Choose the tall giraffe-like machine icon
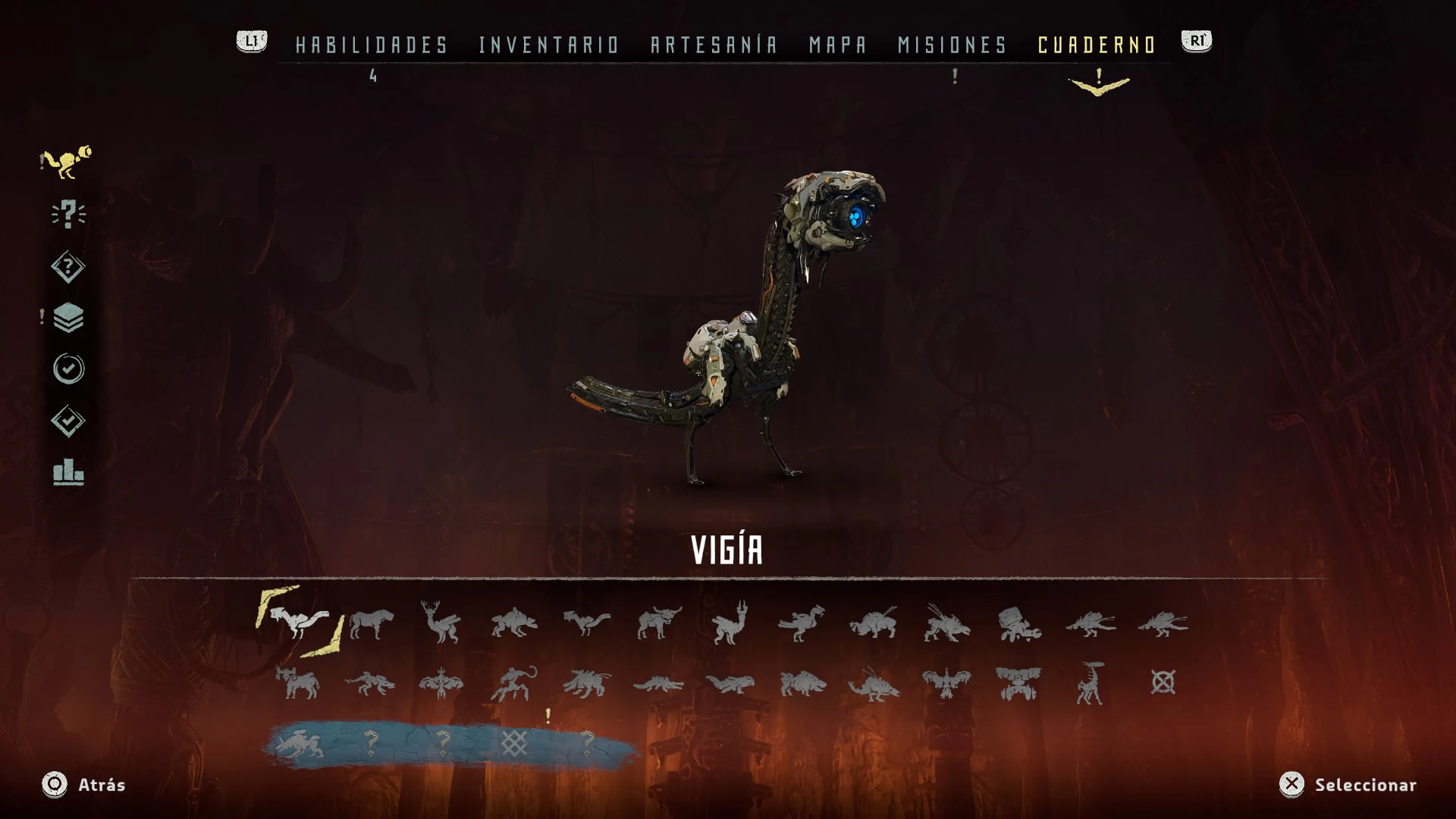1456x819 pixels. click(x=1090, y=683)
